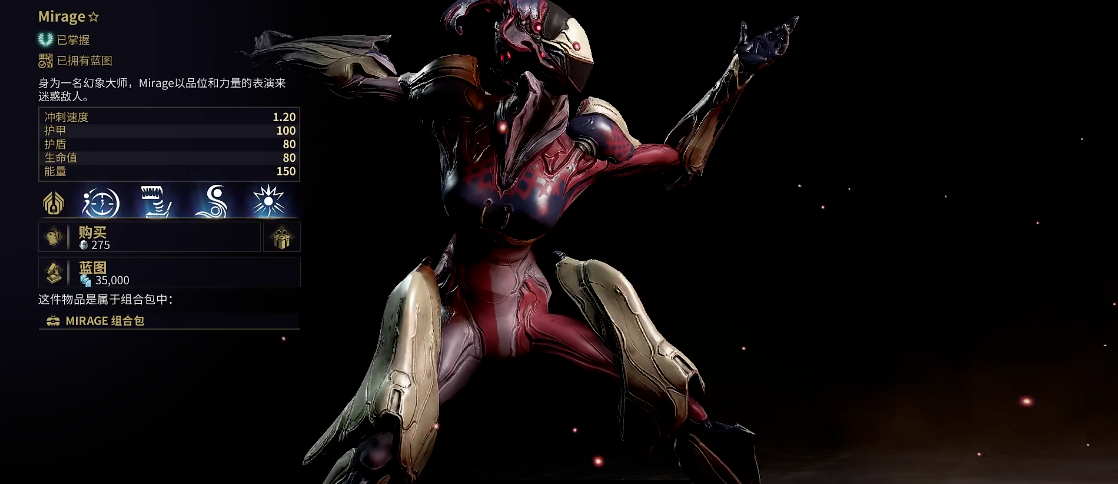Select the swirling figure ability icon

[212, 203]
